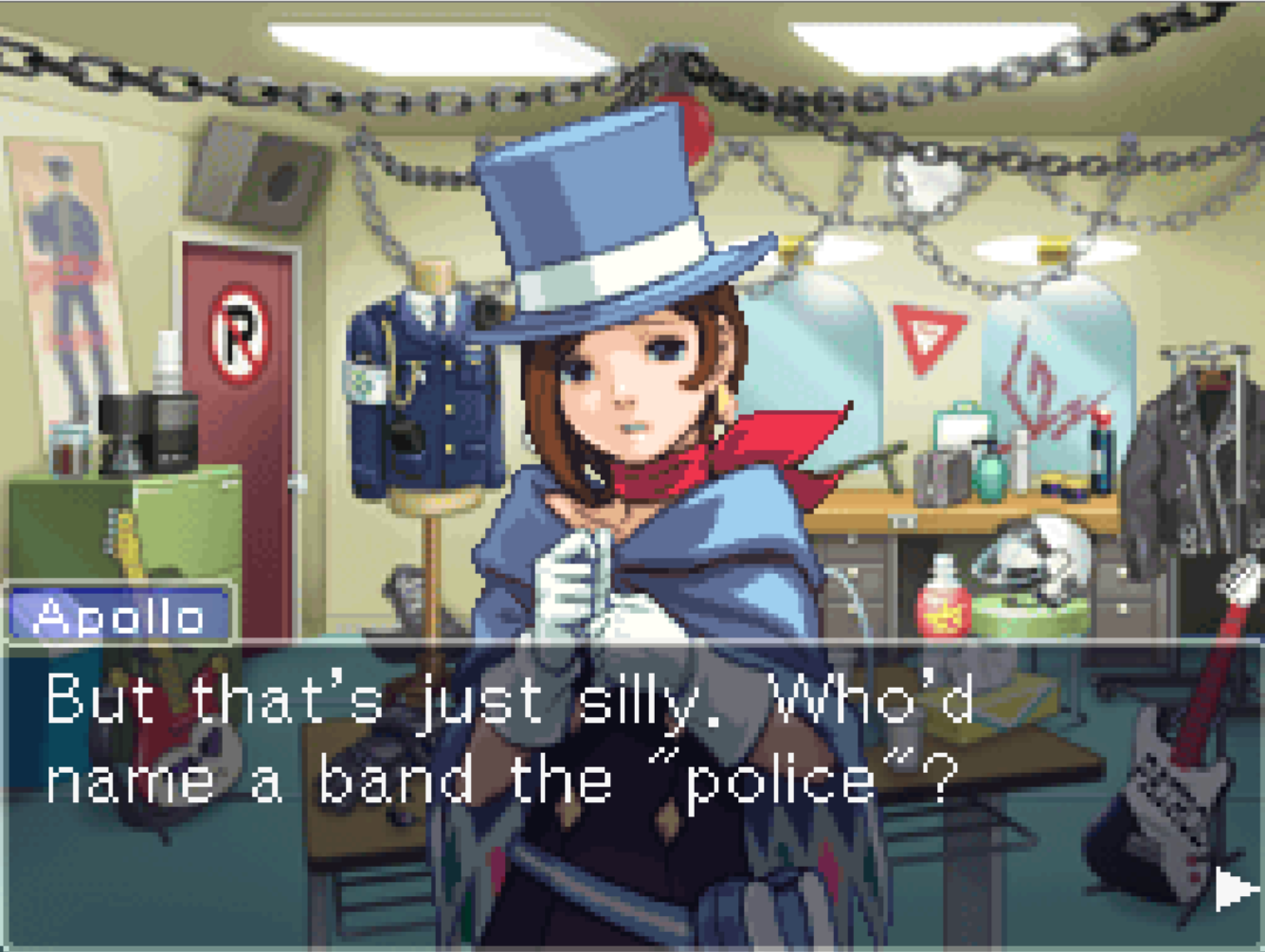Viewport: 1265px width, 952px height.
Task: Click the ketchup bottle near the desk
Action: pyautogui.click(x=943, y=611)
